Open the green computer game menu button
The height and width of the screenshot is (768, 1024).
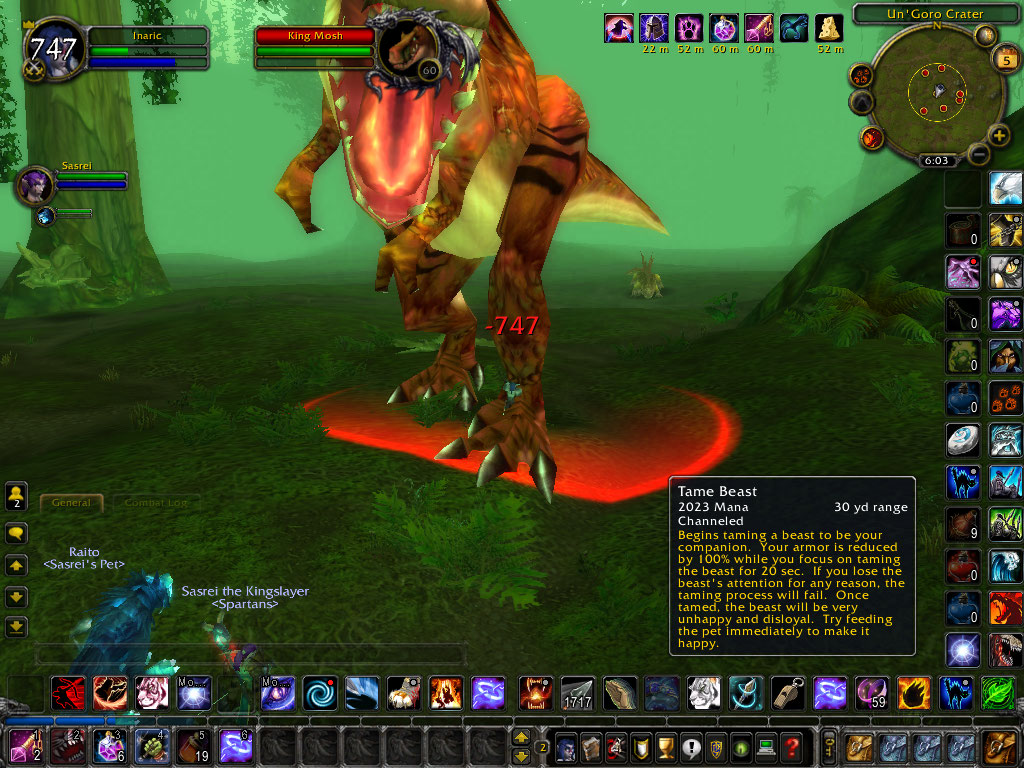766,746
